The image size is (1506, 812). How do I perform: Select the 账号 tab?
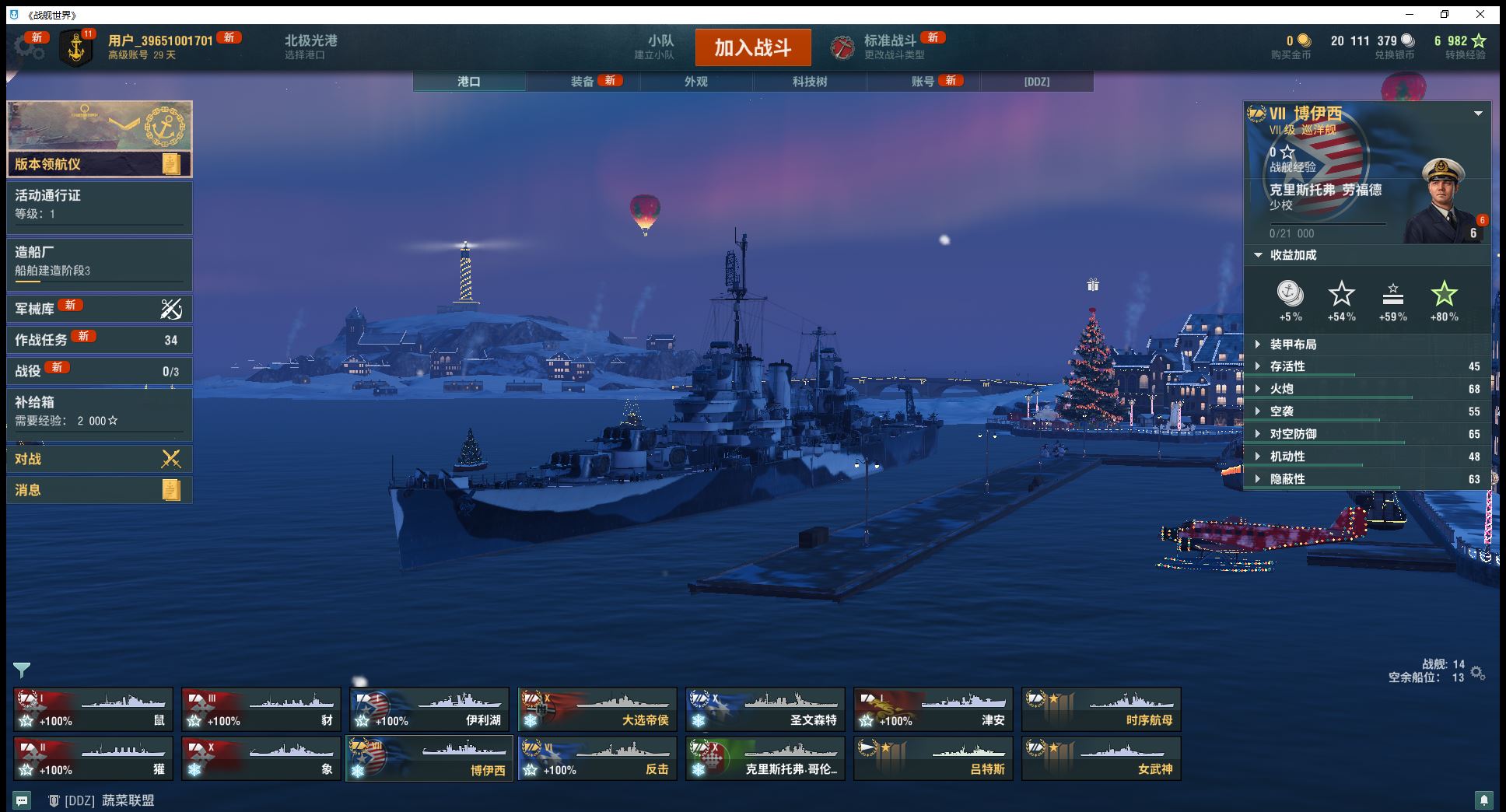click(923, 81)
